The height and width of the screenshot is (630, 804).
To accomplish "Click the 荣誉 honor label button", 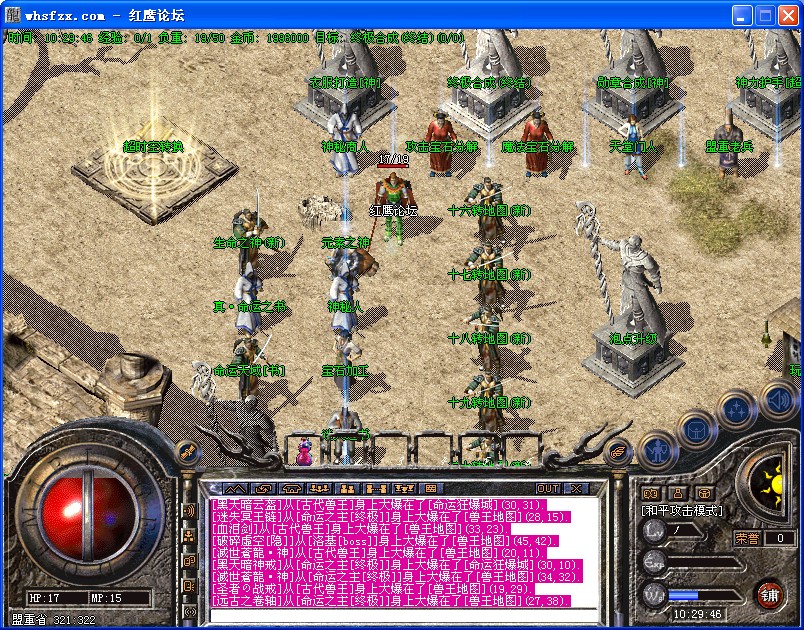I will [746, 538].
